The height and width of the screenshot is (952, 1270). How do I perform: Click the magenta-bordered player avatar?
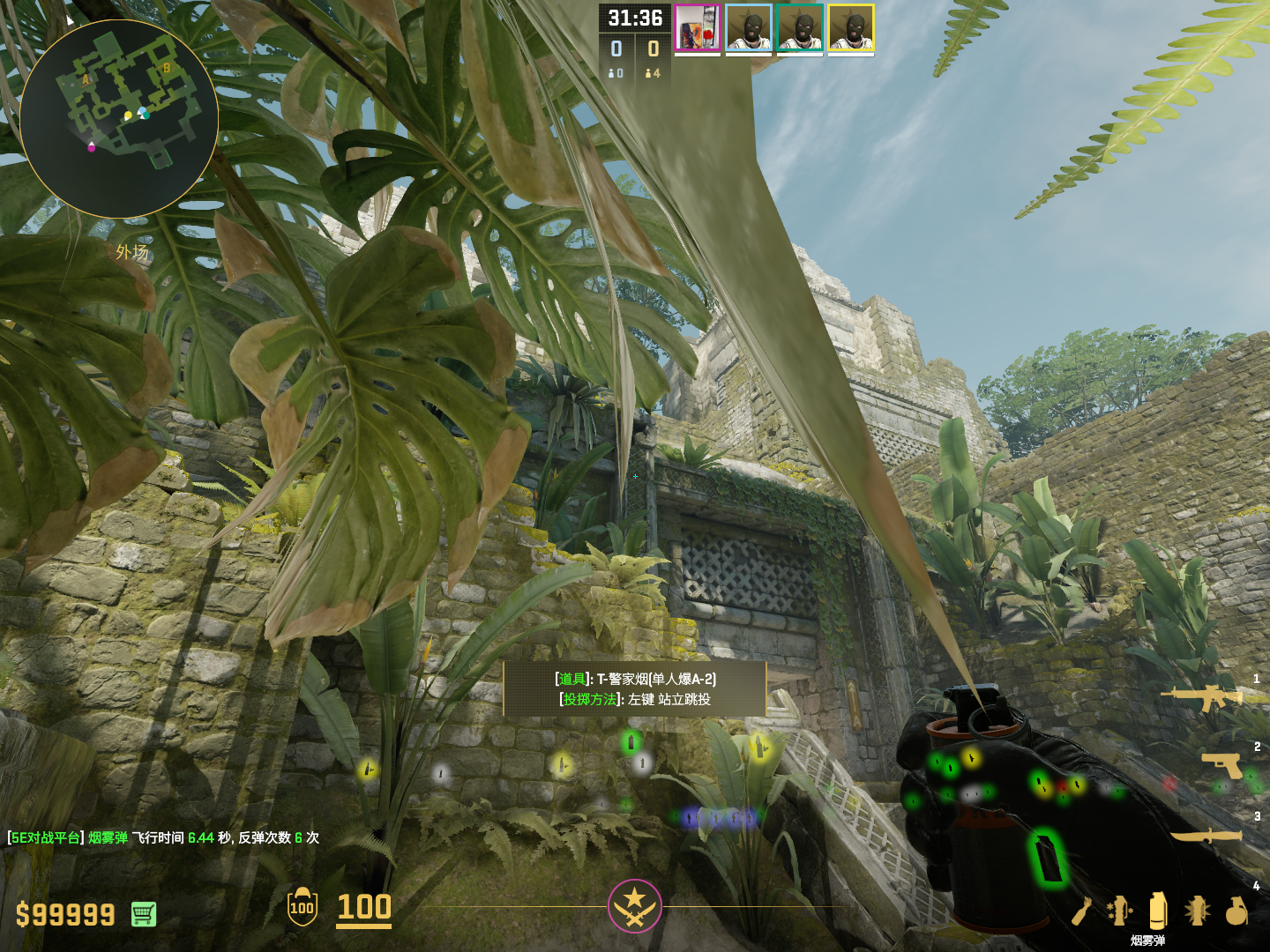[698, 28]
